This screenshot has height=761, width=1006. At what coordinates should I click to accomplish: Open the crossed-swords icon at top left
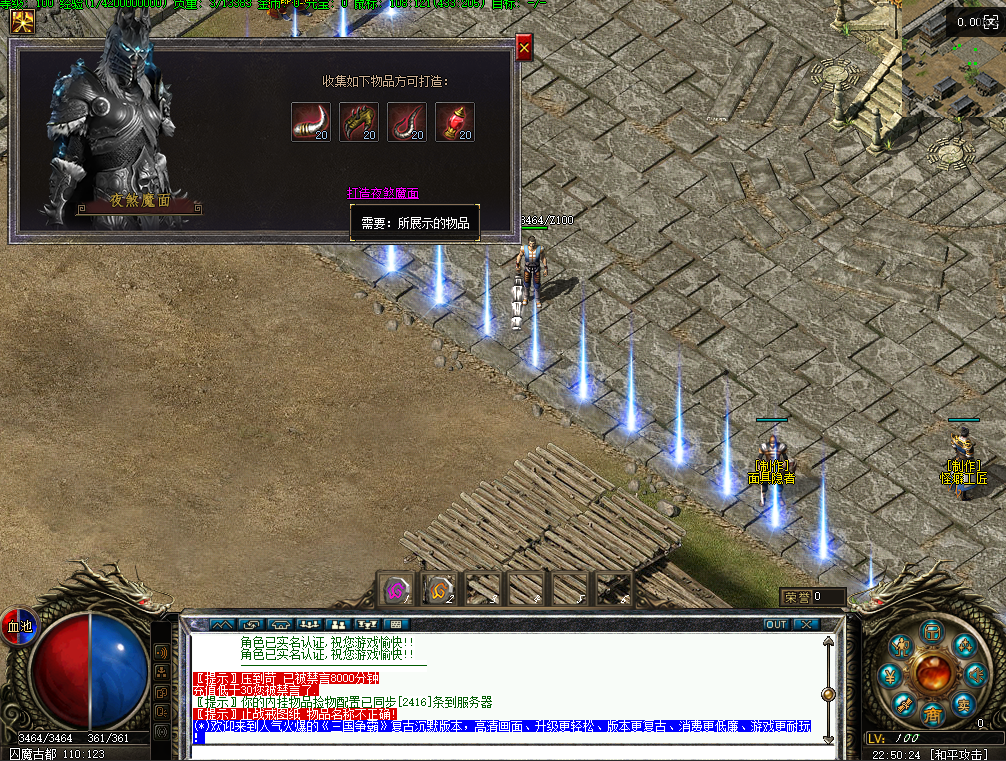(22, 22)
